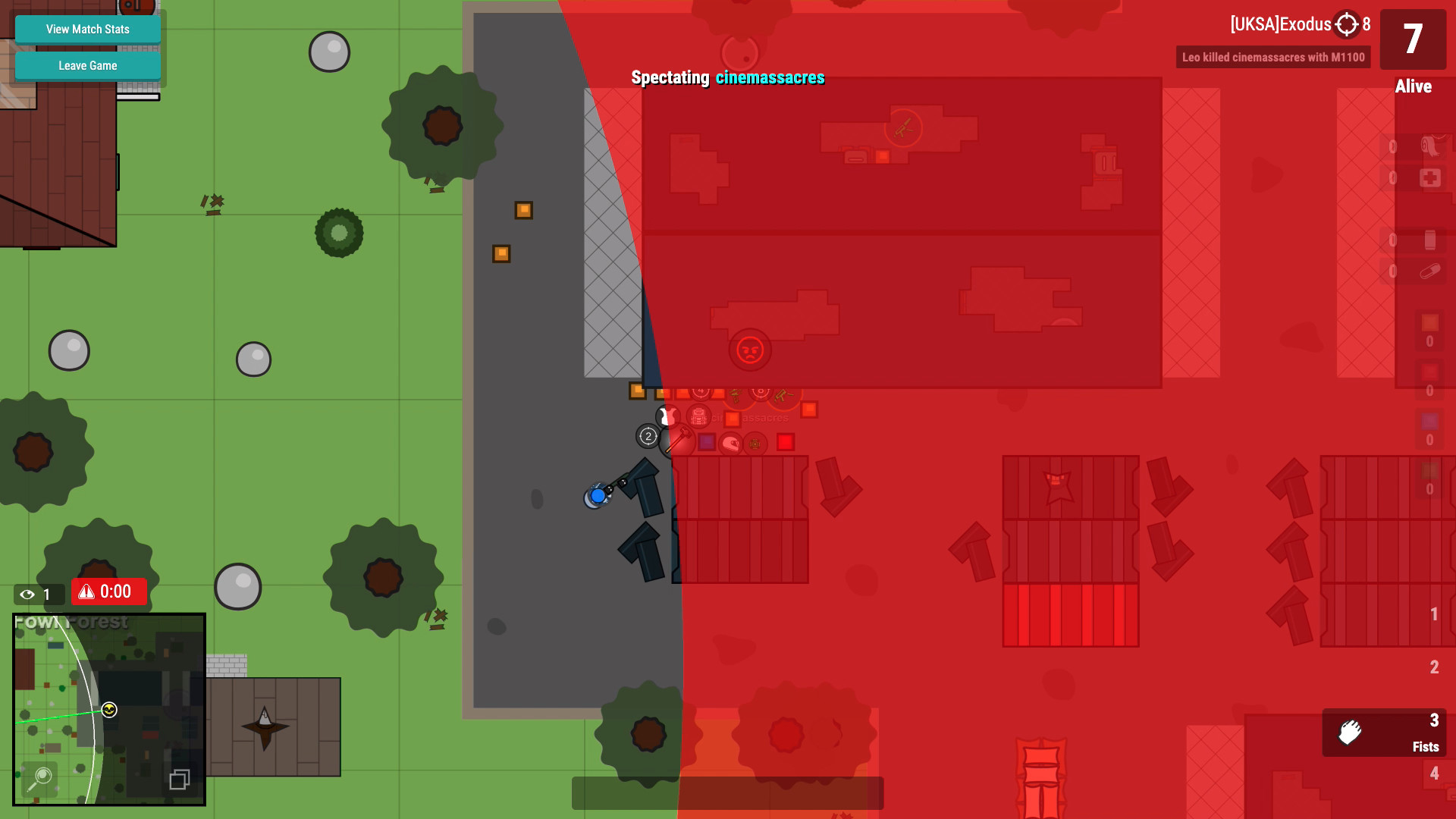
Task: Use the pills item in the sidebar
Action: point(1430,271)
